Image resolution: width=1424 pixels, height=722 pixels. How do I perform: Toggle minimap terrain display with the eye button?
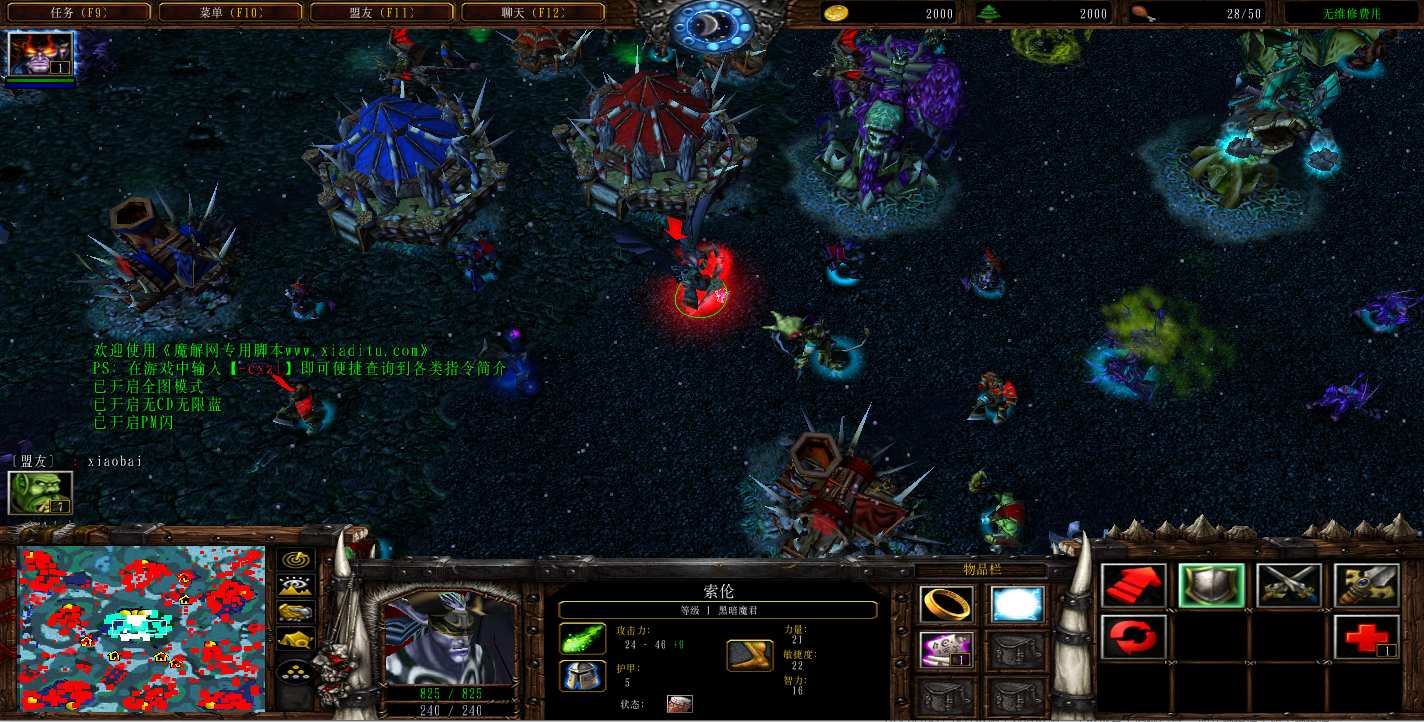coord(295,586)
